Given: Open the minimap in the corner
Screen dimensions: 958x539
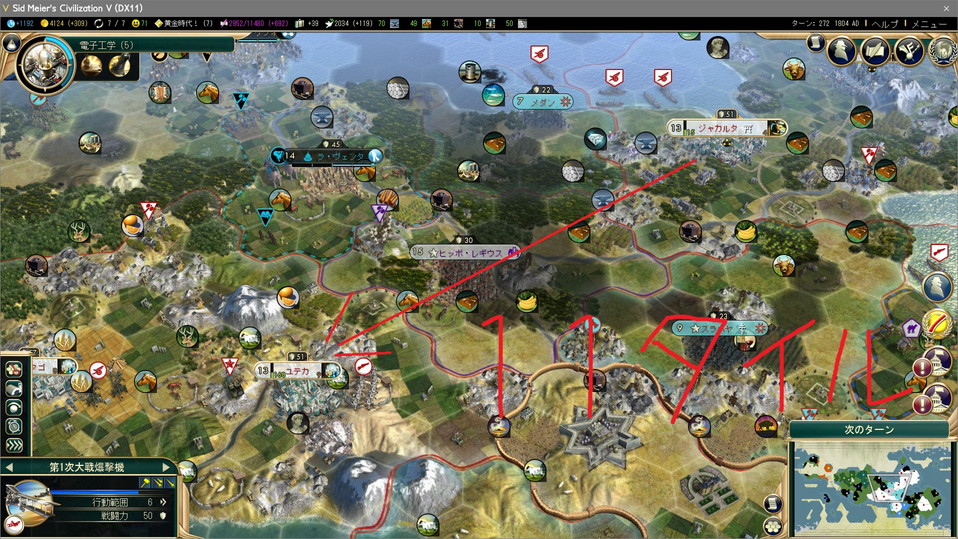Looking at the screenshot, I should tap(867, 487).
